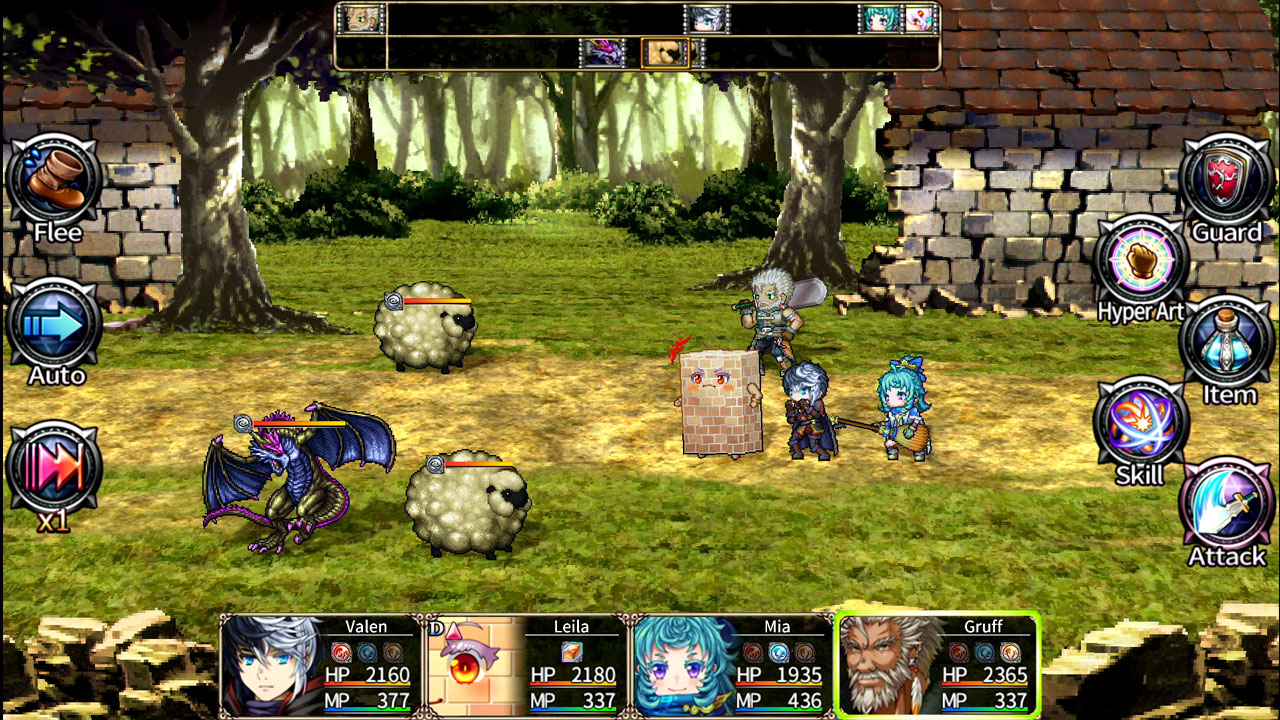Click the dragon portrait in the turn order bar
The image size is (1280, 720).
[601, 54]
